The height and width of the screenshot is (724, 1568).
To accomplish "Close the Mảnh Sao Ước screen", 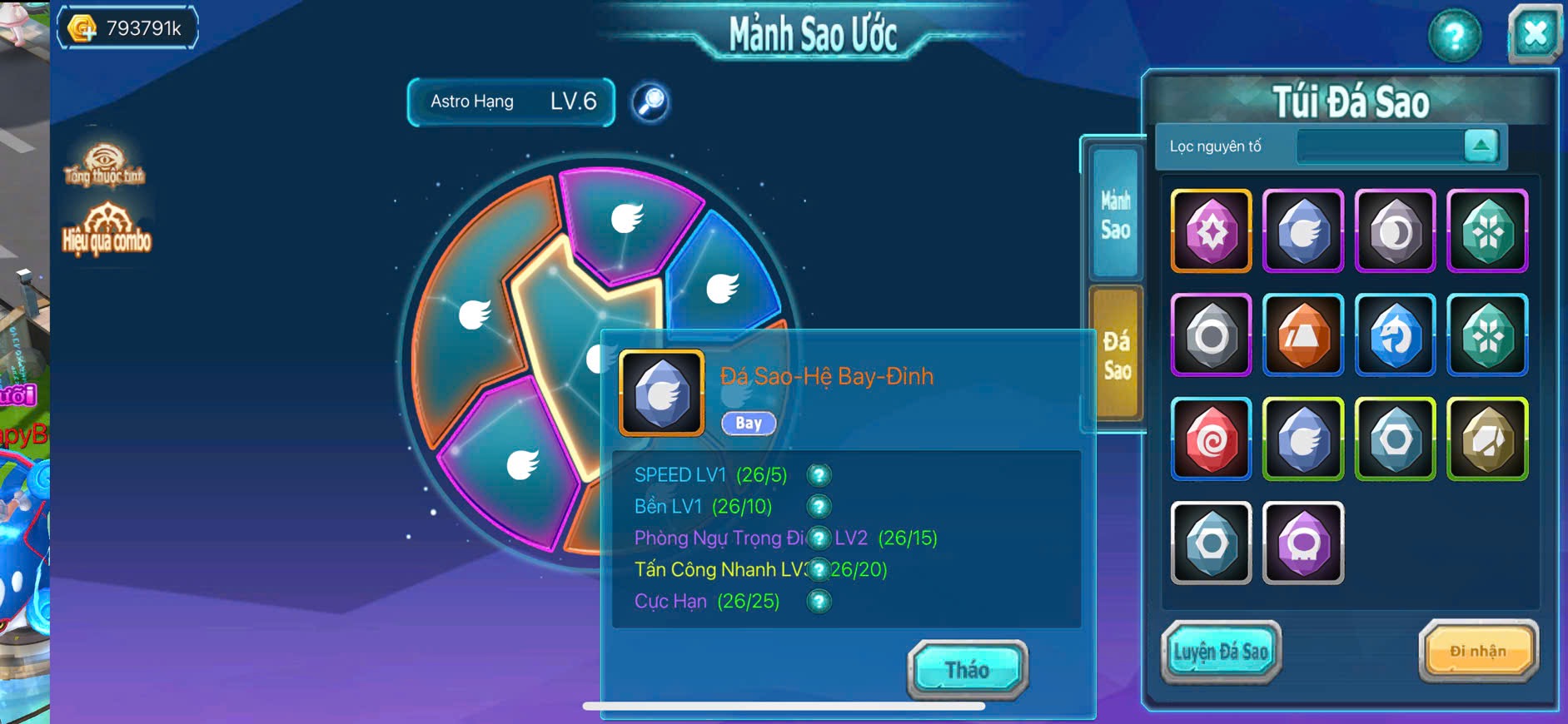I will pyautogui.click(x=1535, y=34).
